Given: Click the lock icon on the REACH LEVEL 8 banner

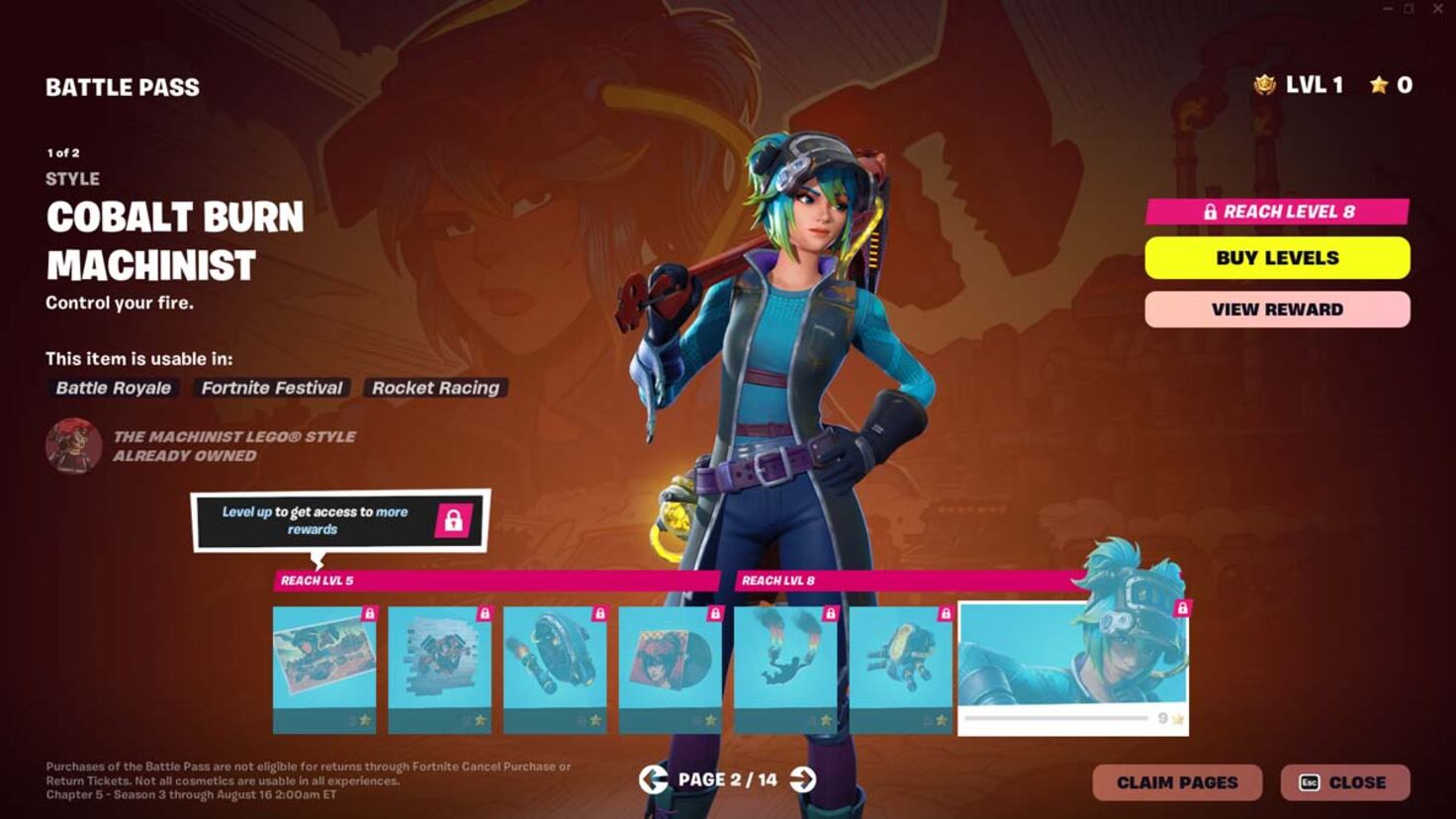Looking at the screenshot, I should point(1211,212).
